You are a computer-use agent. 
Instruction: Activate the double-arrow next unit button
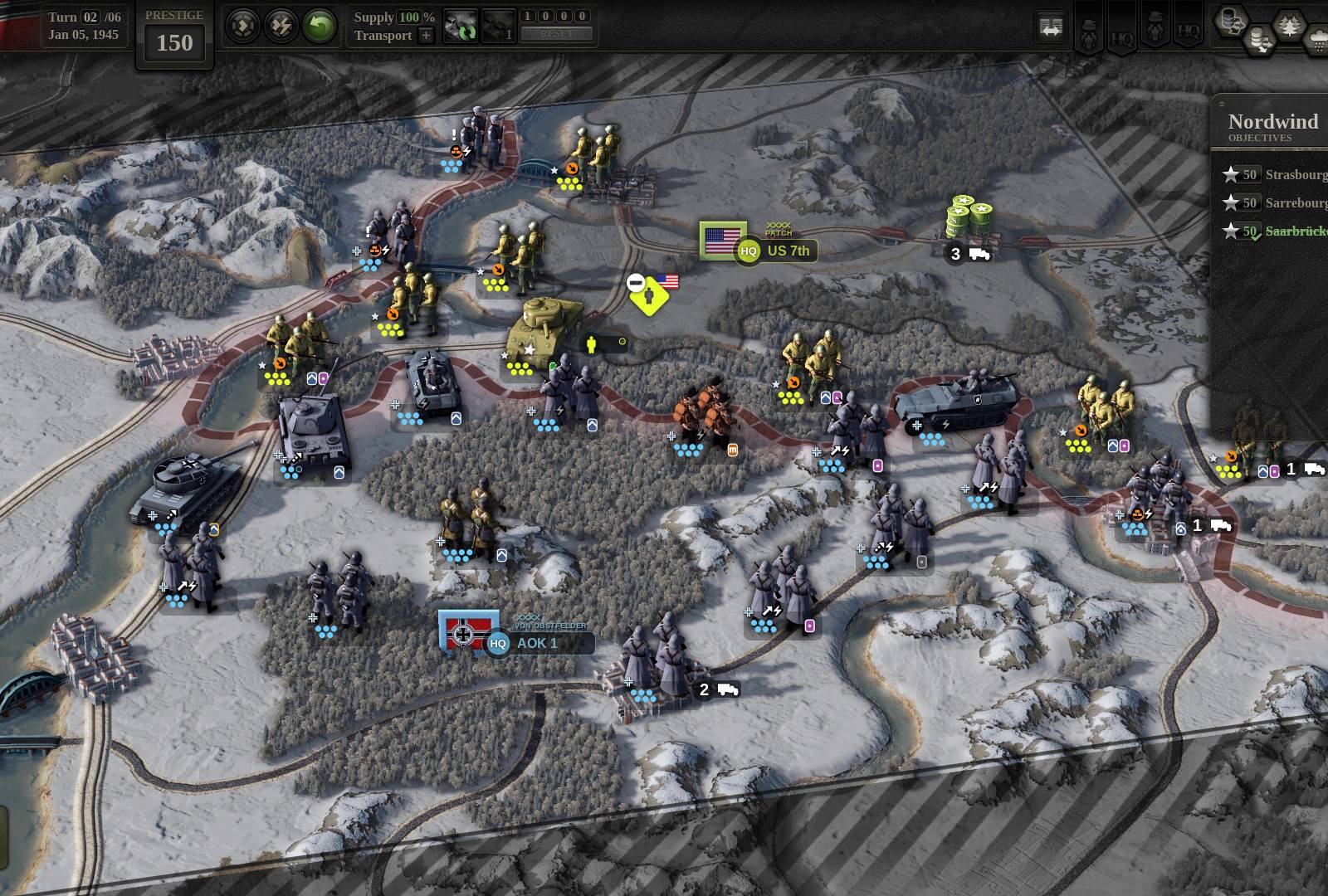[x=242, y=27]
